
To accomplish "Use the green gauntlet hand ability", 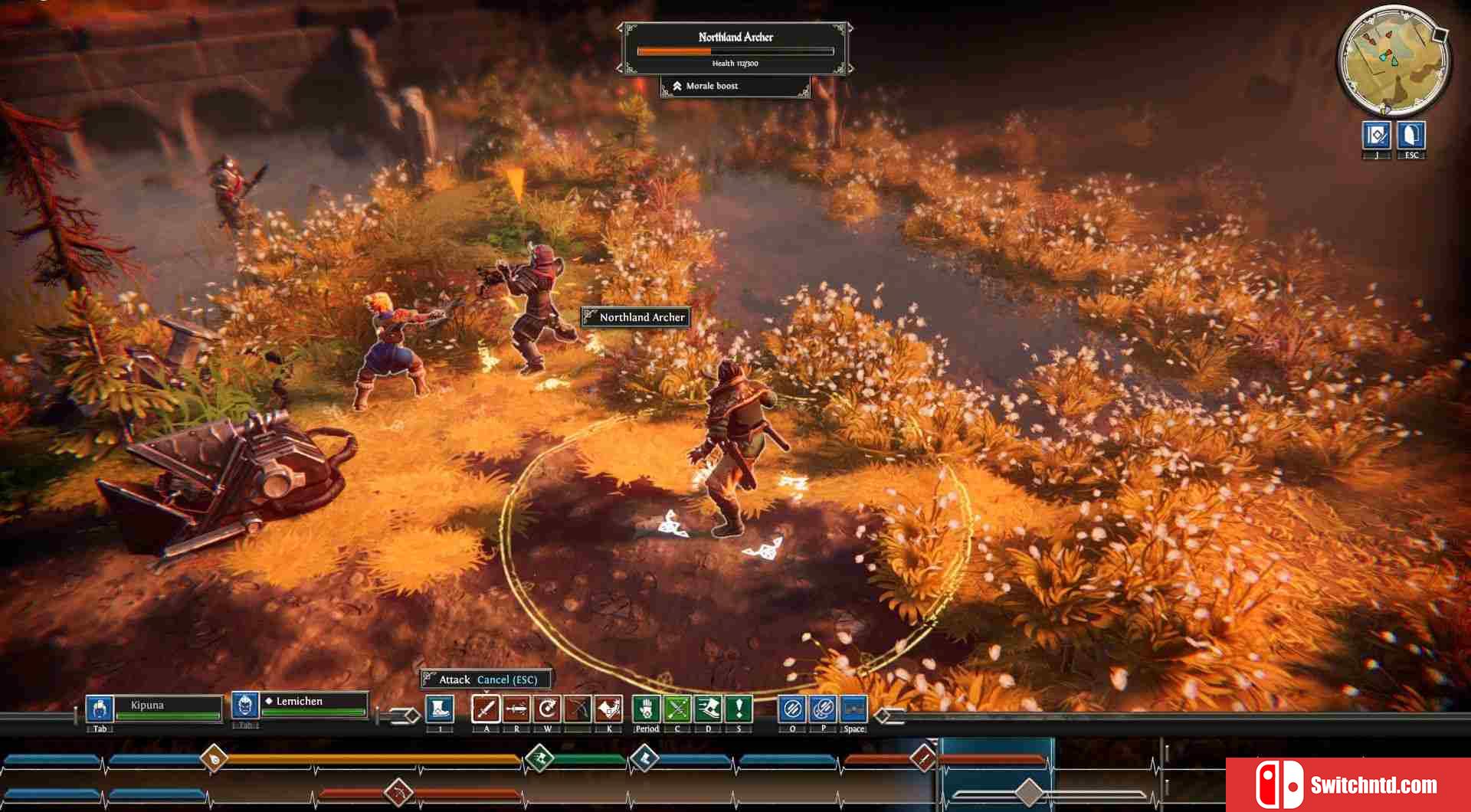I will [647, 709].
